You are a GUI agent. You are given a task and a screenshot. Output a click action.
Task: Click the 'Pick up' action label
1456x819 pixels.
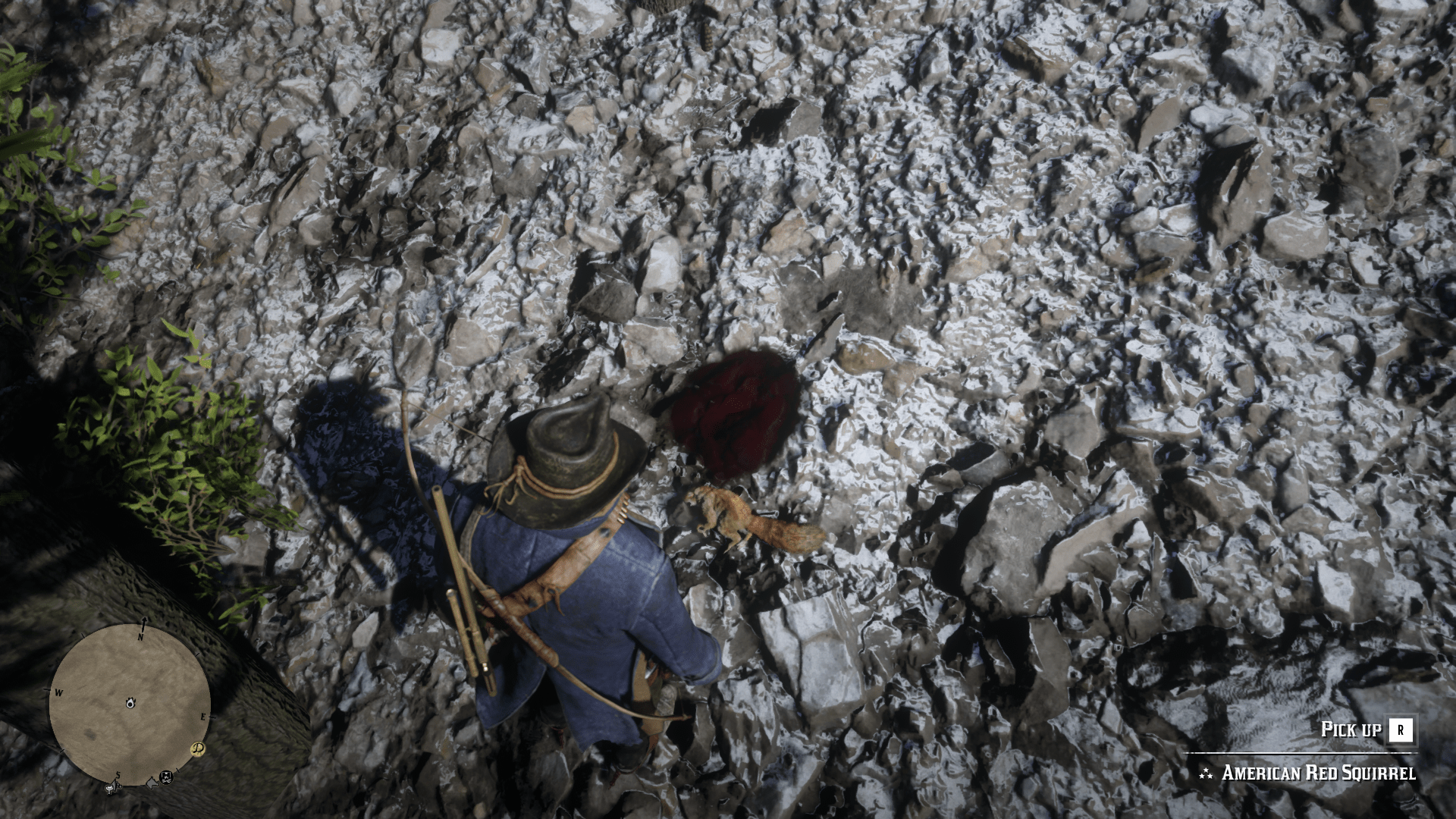tap(1350, 730)
